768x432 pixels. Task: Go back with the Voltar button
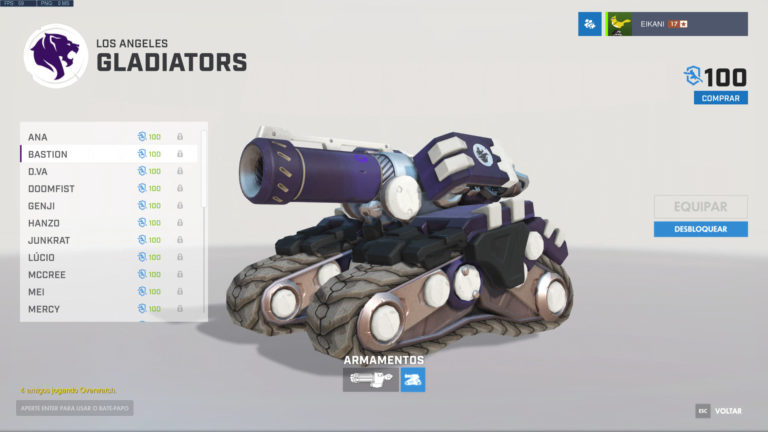[720, 411]
